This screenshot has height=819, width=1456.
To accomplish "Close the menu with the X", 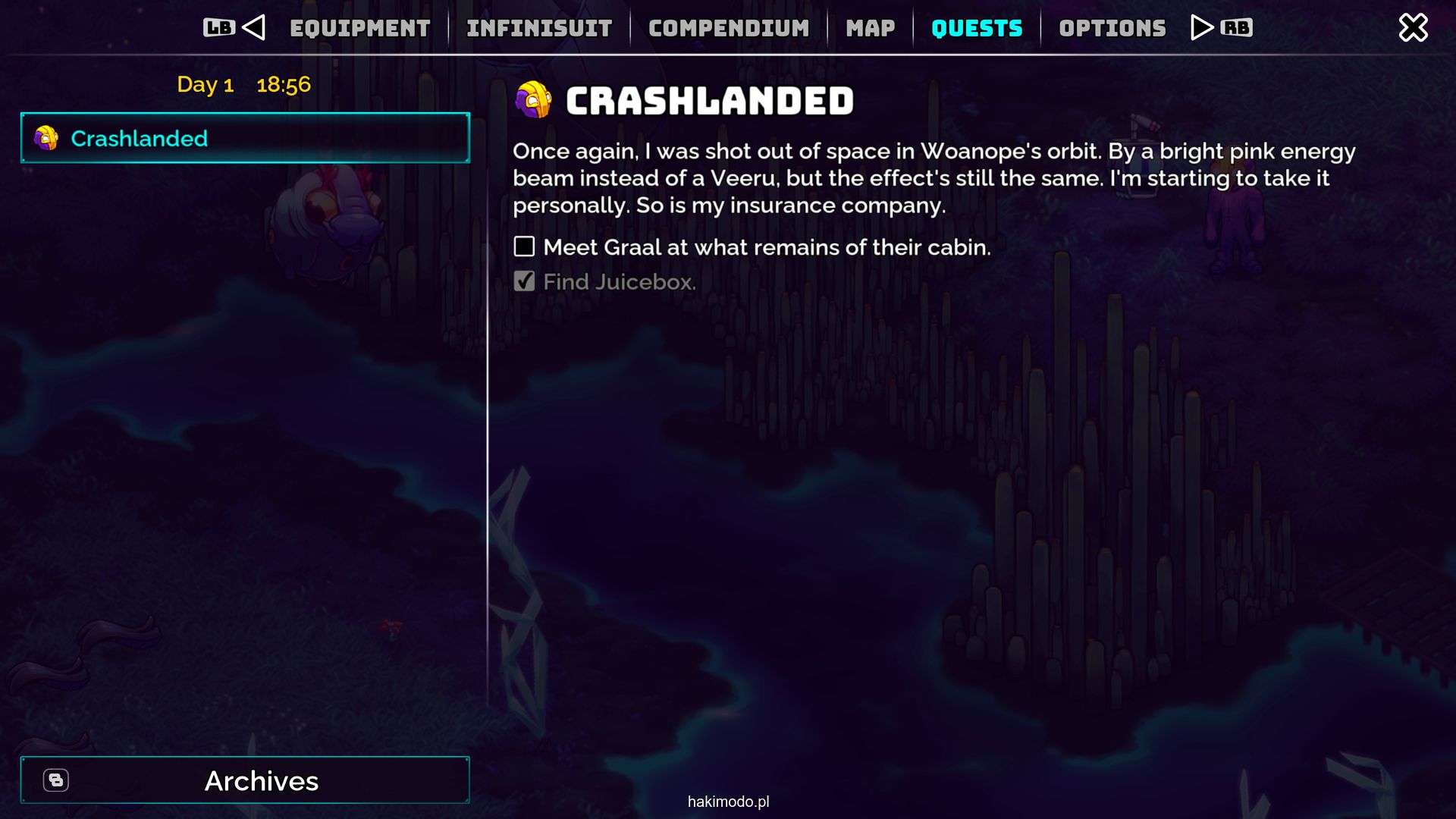I will tap(1413, 28).
